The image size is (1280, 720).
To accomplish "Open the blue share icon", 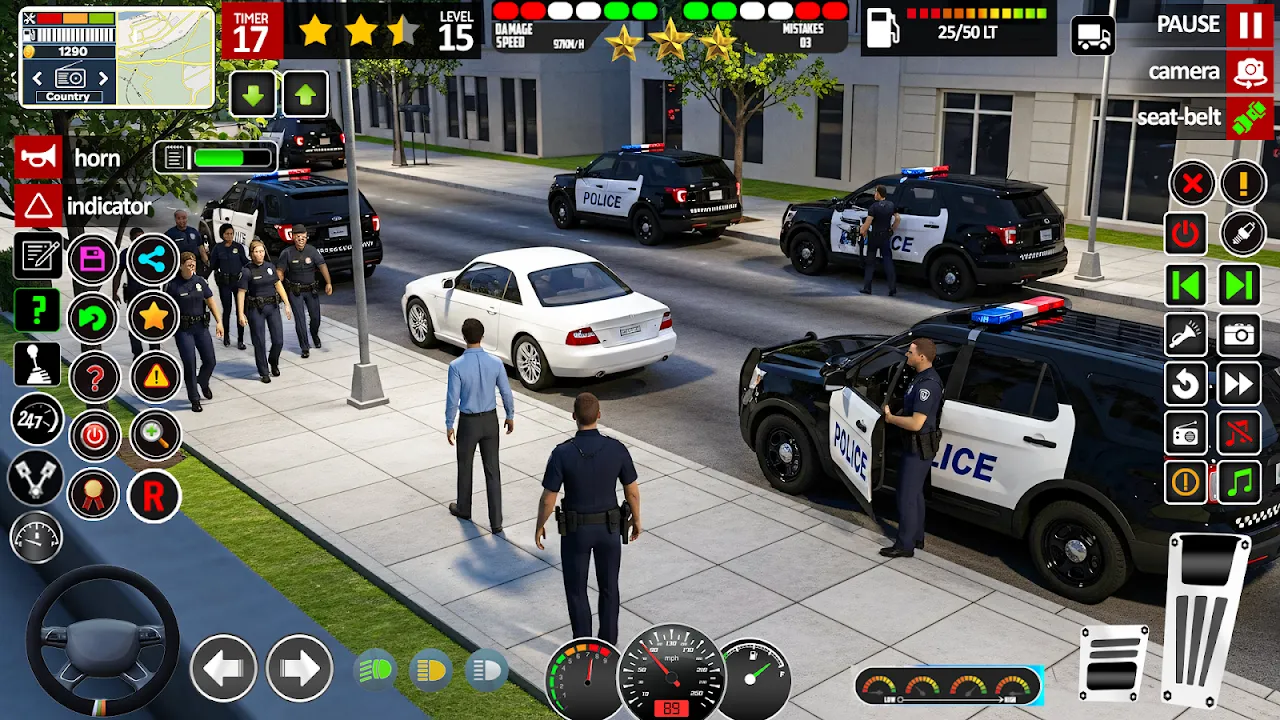I will (153, 260).
